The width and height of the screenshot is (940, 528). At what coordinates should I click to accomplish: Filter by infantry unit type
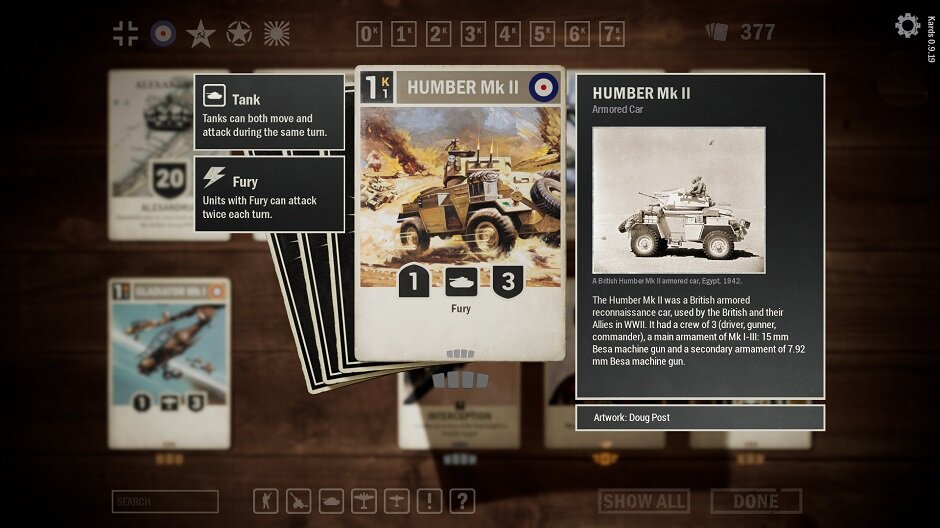[266, 500]
